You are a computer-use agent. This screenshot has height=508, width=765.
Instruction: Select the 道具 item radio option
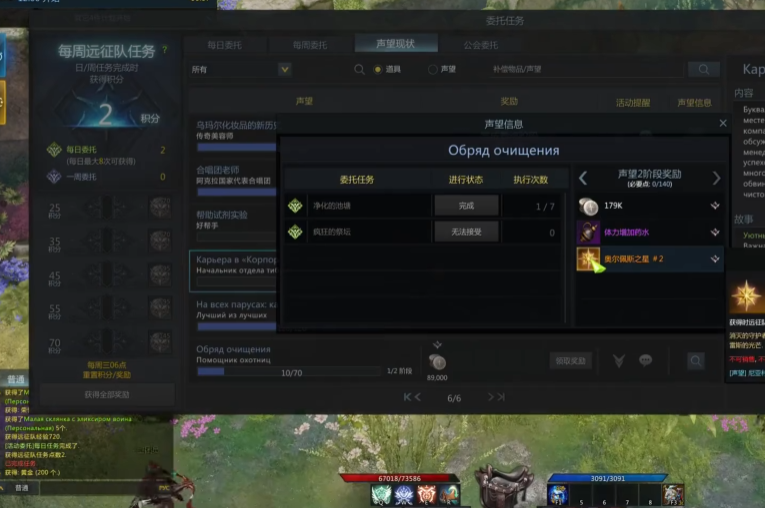(x=378, y=69)
